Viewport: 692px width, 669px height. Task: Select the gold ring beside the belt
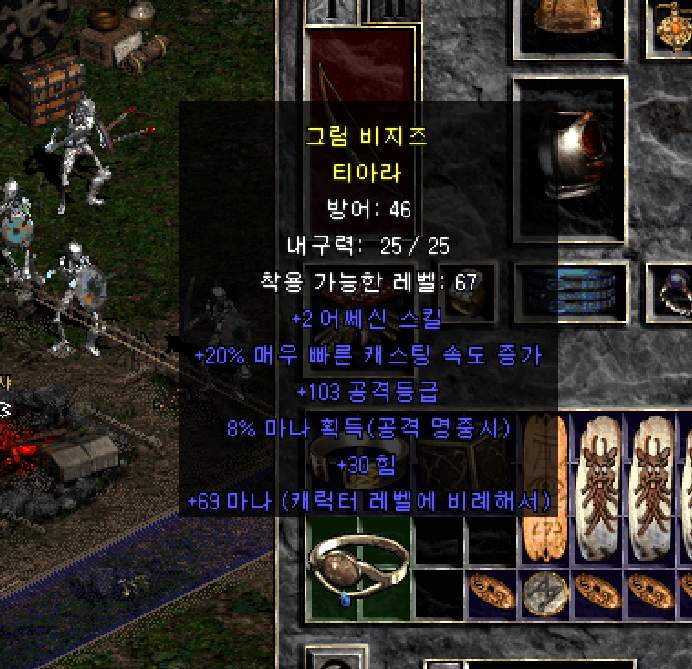coord(472,291)
